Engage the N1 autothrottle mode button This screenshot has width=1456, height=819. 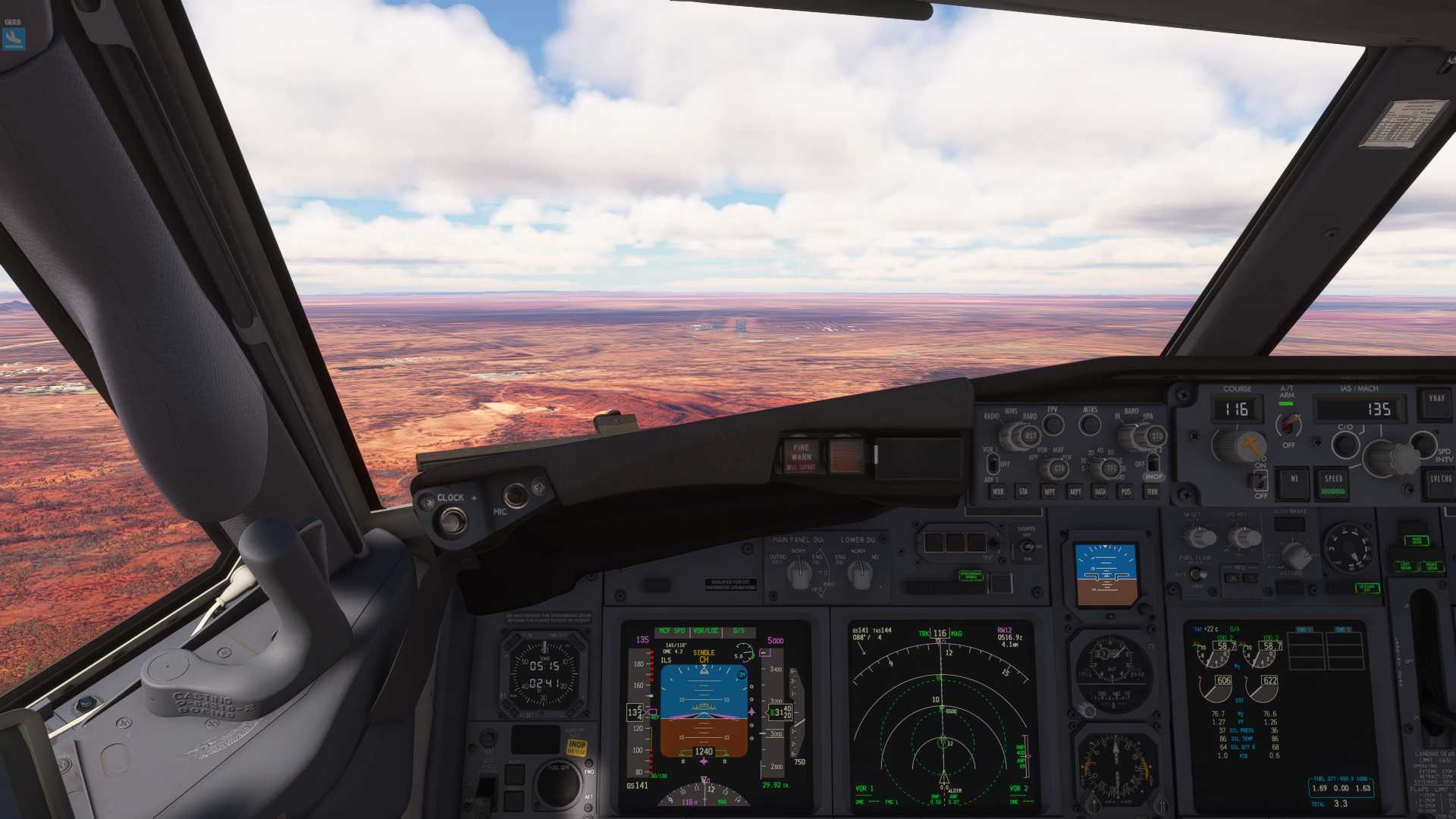[x=1294, y=480]
